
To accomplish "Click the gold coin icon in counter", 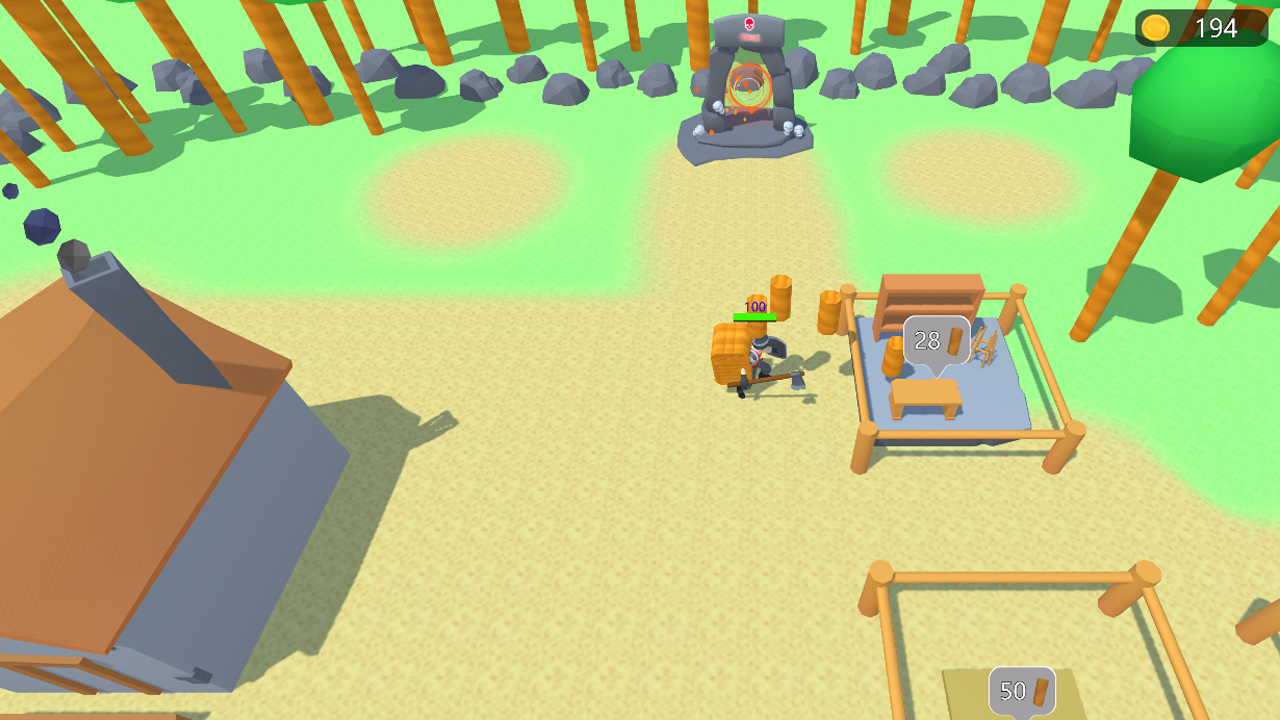I will tap(1157, 28).
